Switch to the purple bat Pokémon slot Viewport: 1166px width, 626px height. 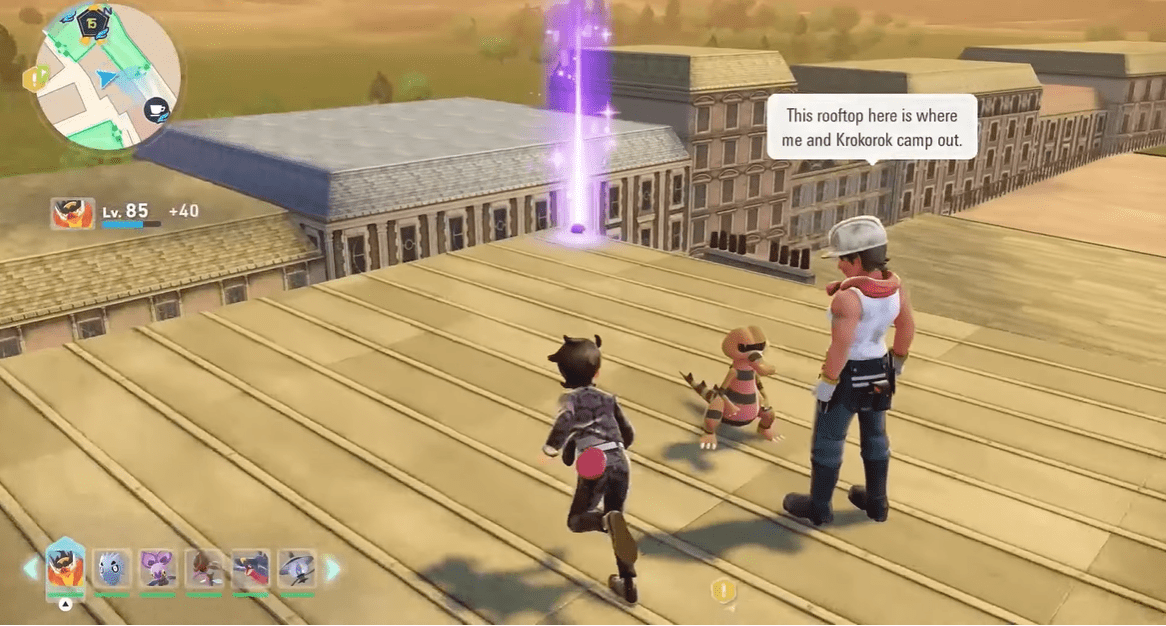click(158, 569)
